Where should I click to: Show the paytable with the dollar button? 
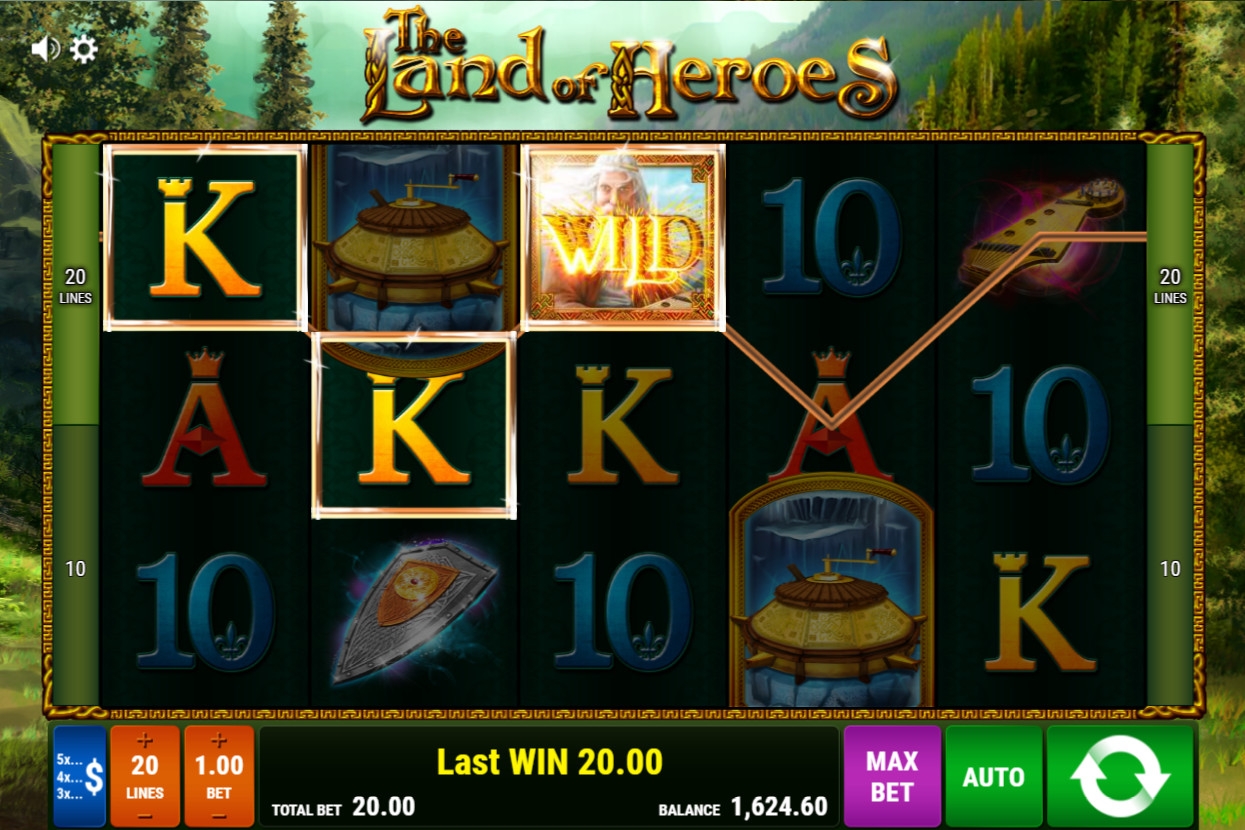tap(80, 777)
